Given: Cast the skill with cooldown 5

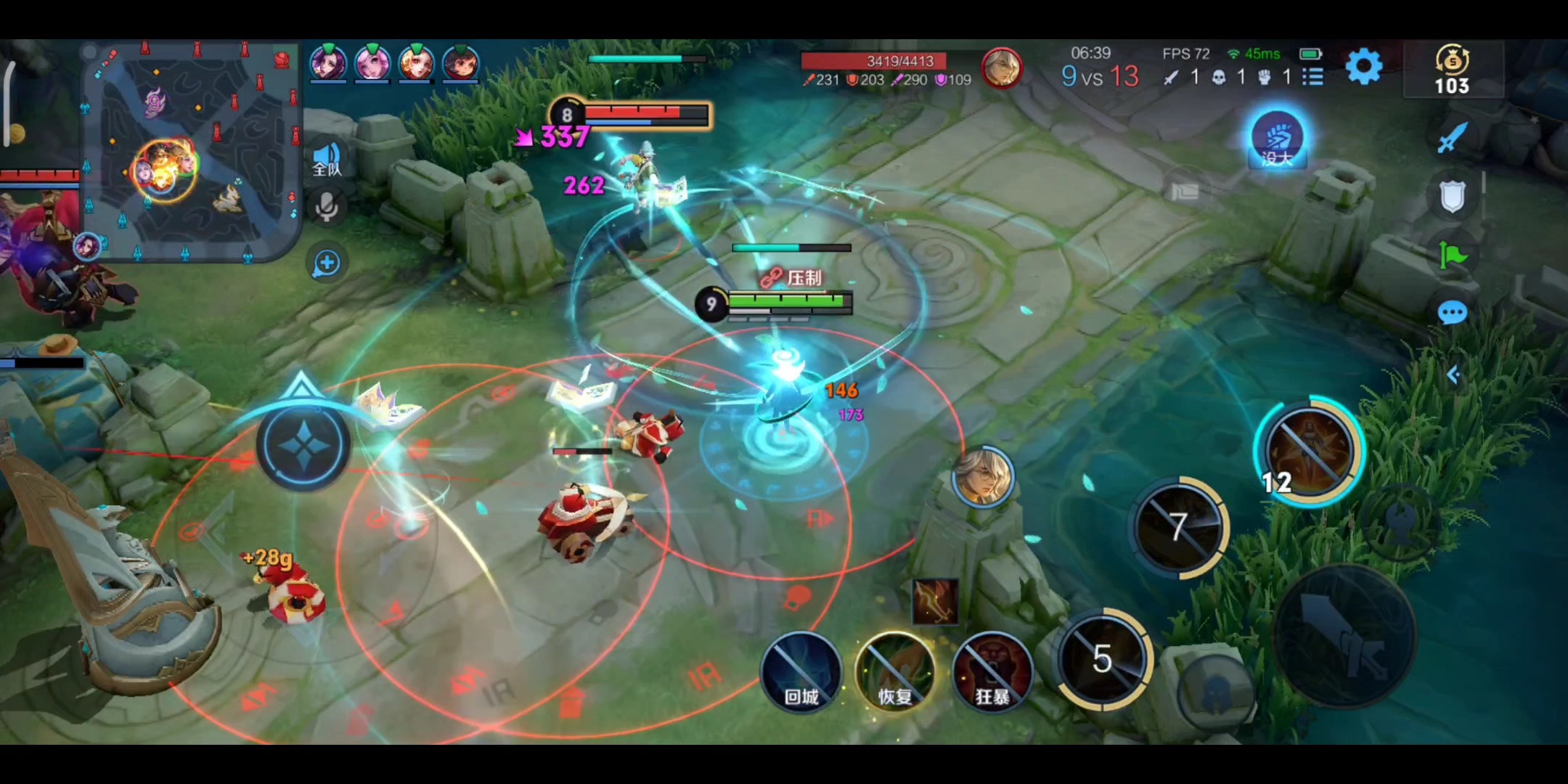Looking at the screenshot, I should pyautogui.click(x=1103, y=659).
